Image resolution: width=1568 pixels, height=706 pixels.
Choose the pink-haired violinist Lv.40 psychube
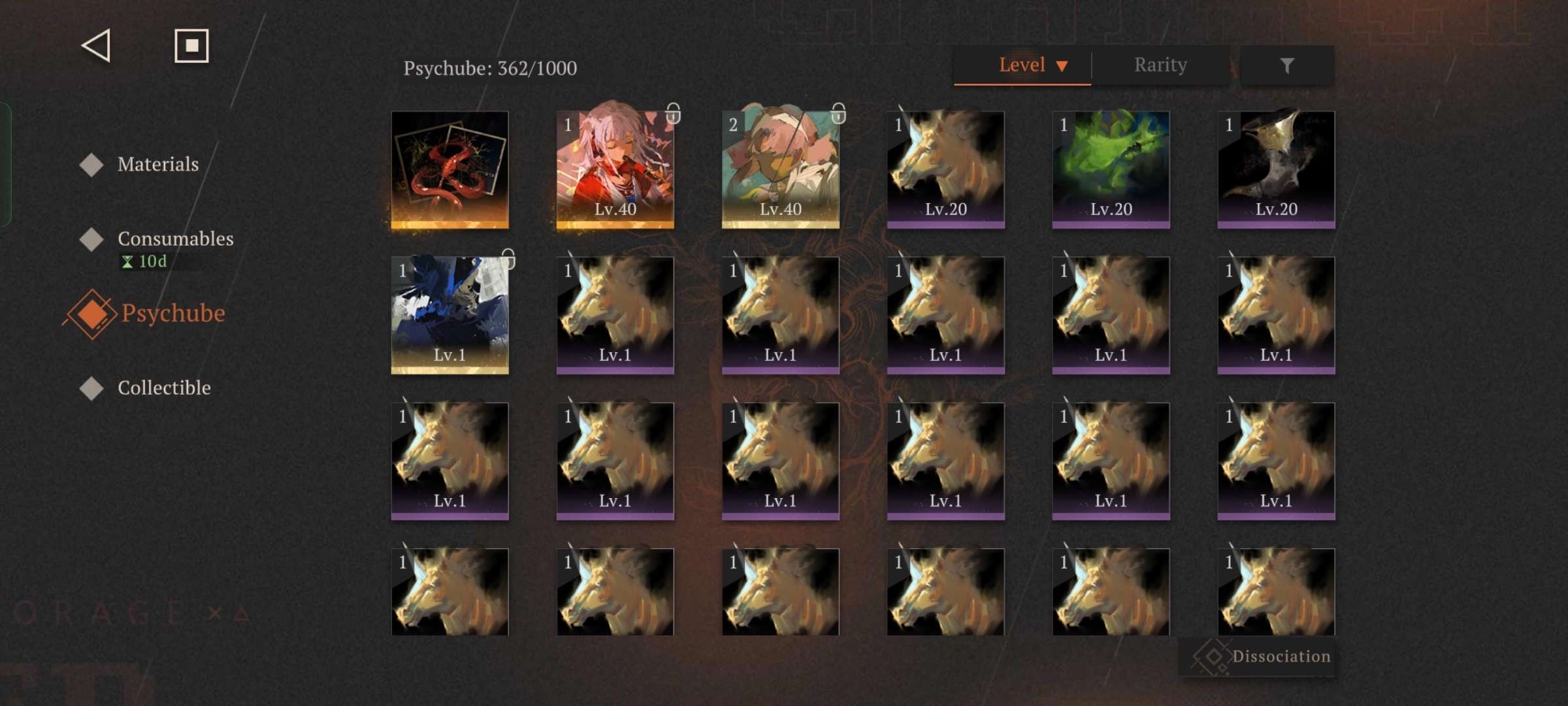click(x=615, y=169)
